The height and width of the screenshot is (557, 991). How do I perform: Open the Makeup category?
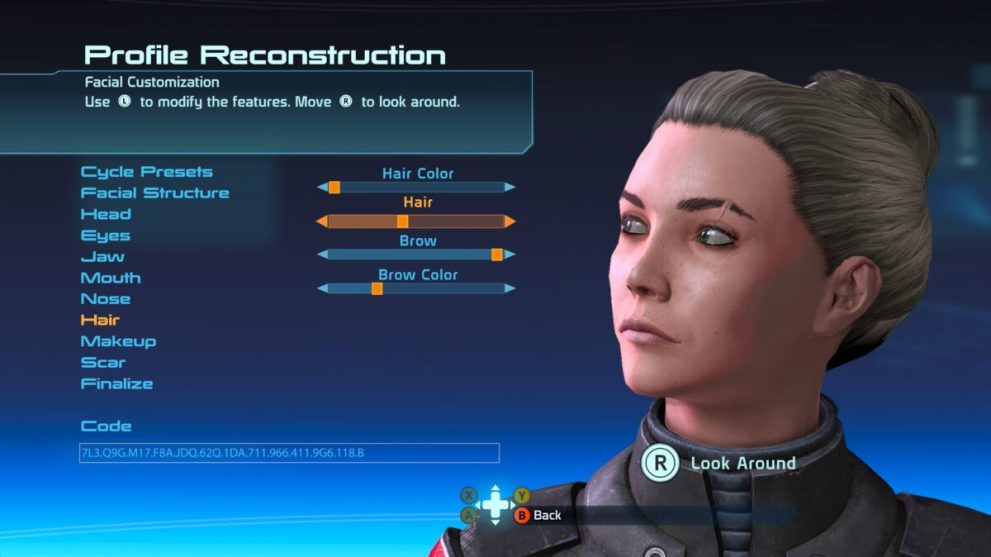point(118,341)
